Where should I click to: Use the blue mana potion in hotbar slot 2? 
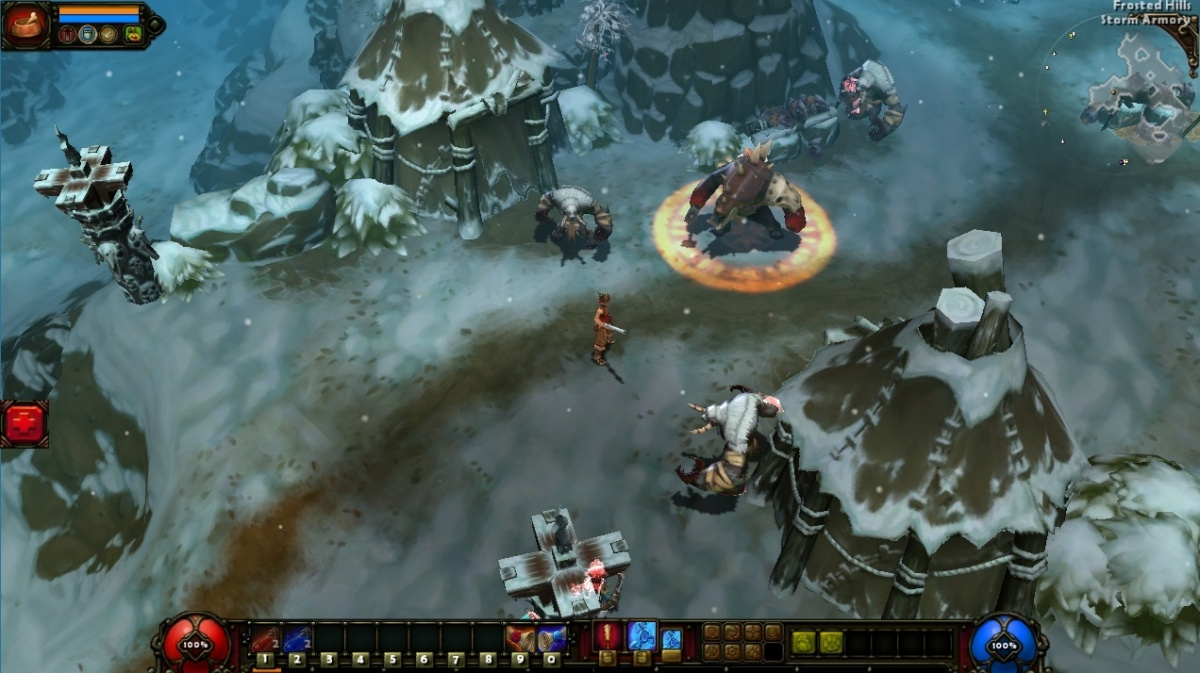(x=297, y=638)
